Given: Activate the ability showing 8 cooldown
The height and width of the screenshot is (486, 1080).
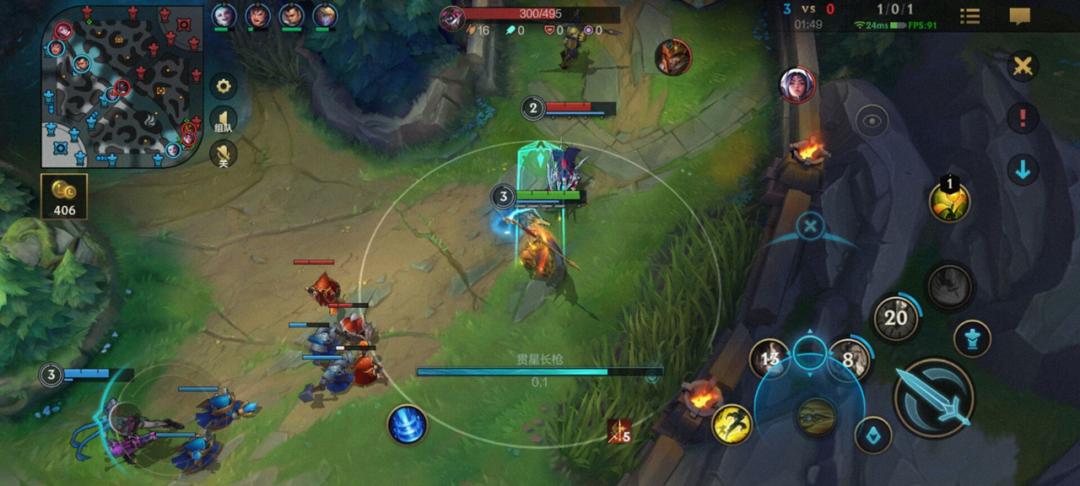Looking at the screenshot, I should [849, 358].
